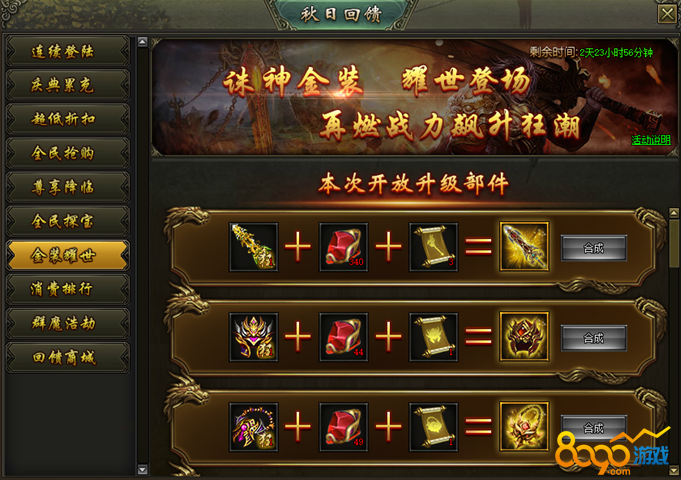Switch to the 连续登陆 tab
The image size is (681, 480).
pyautogui.click(x=67, y=49)
